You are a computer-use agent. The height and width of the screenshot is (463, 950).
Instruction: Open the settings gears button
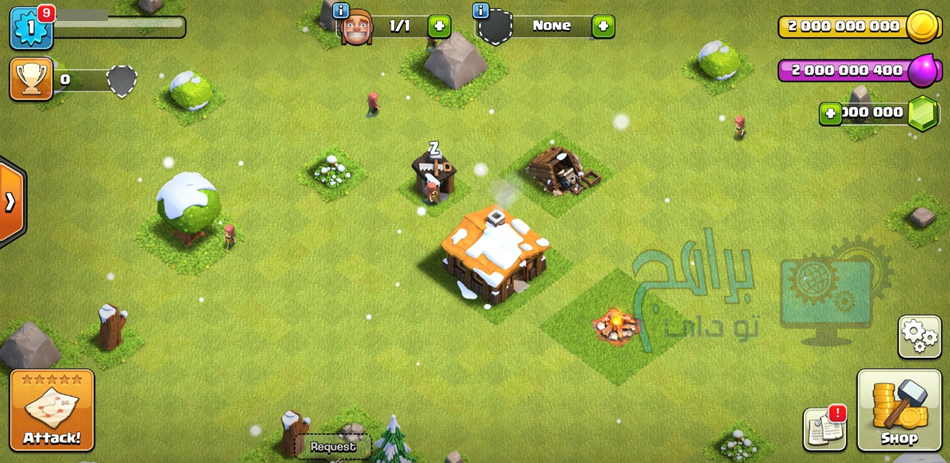919,336
